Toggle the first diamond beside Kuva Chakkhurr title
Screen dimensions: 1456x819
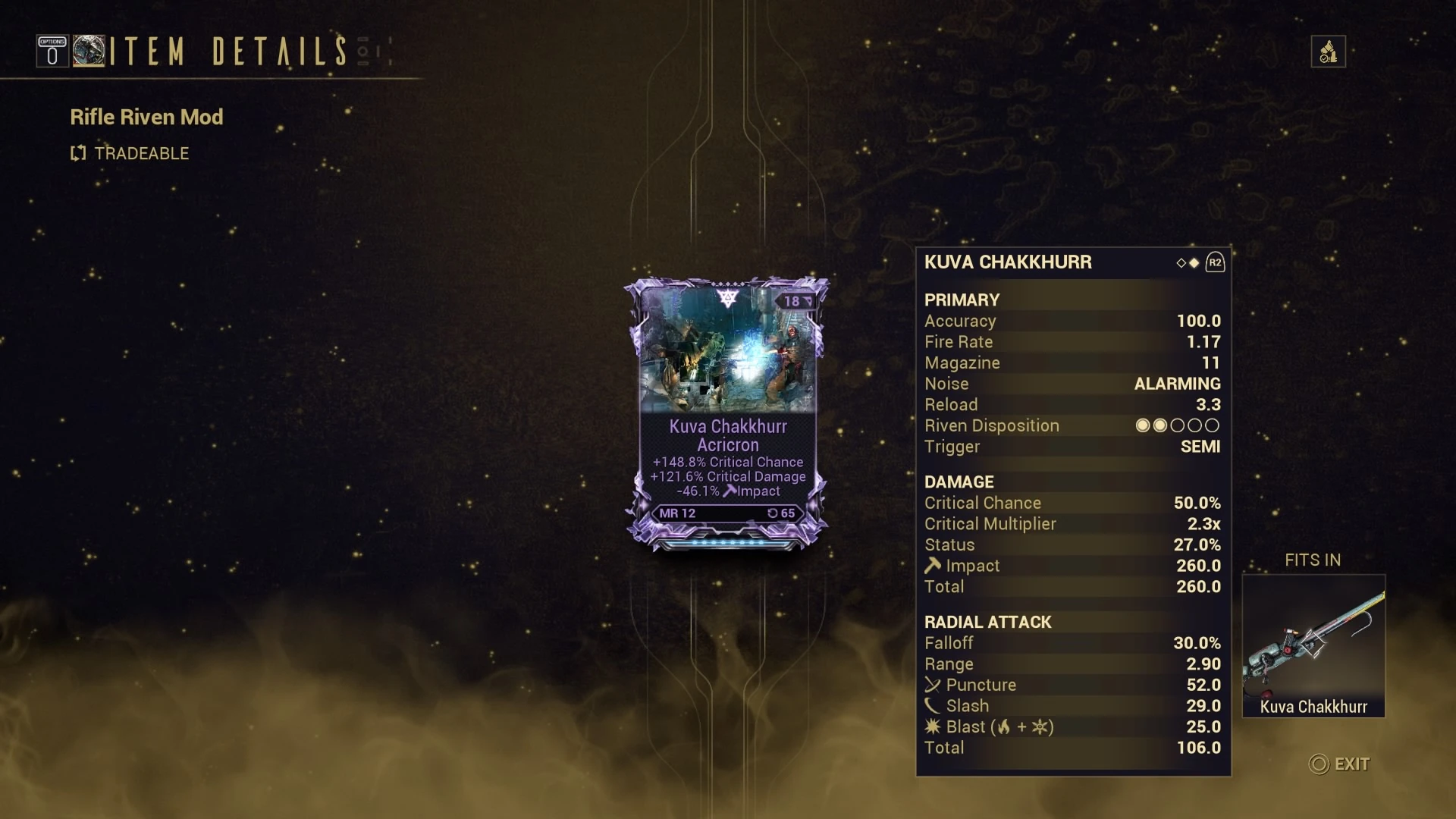coord(1180,262)
